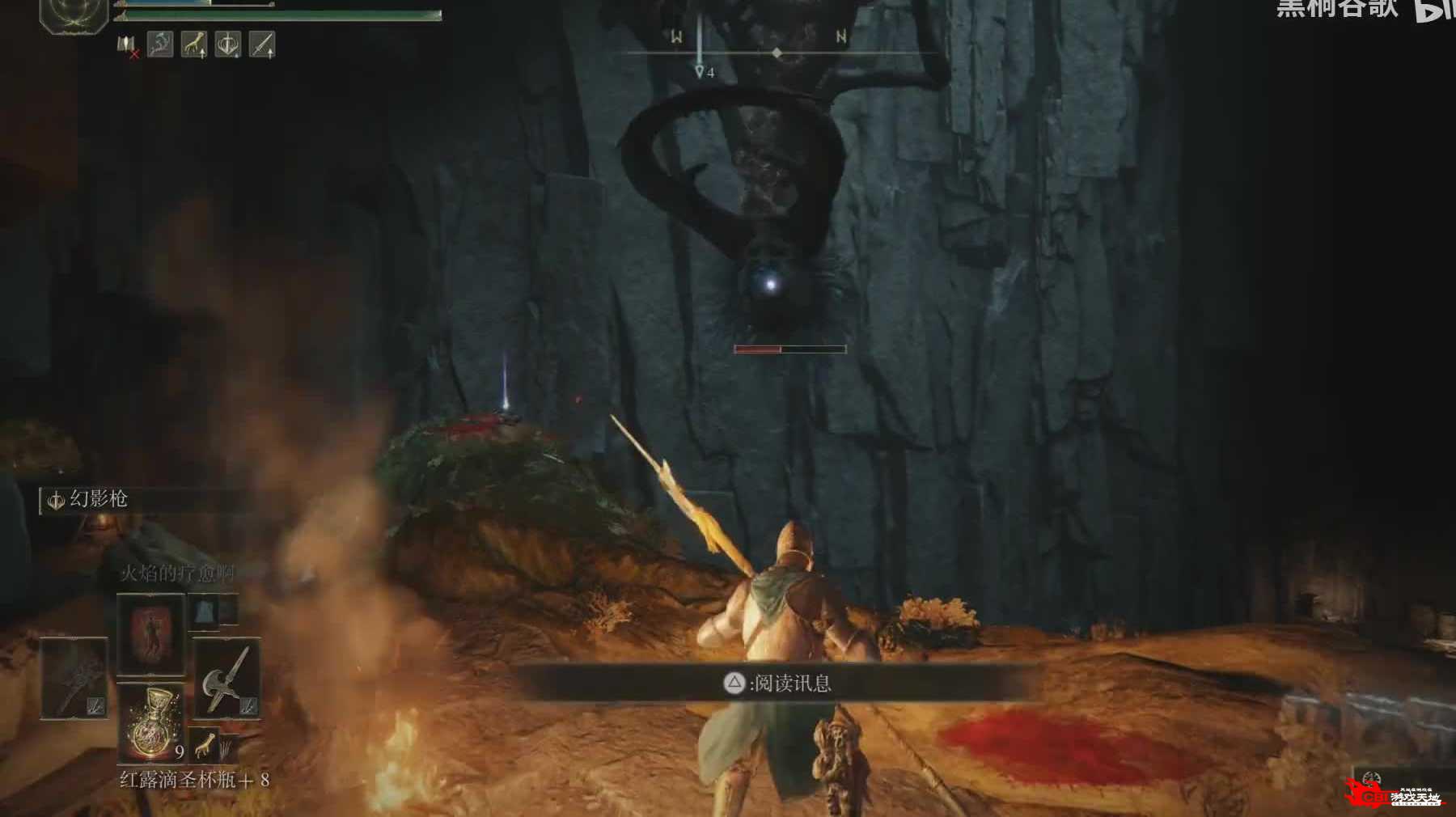
Task: Click the round rune emblem beside the top bars
Action: (74, 16)
